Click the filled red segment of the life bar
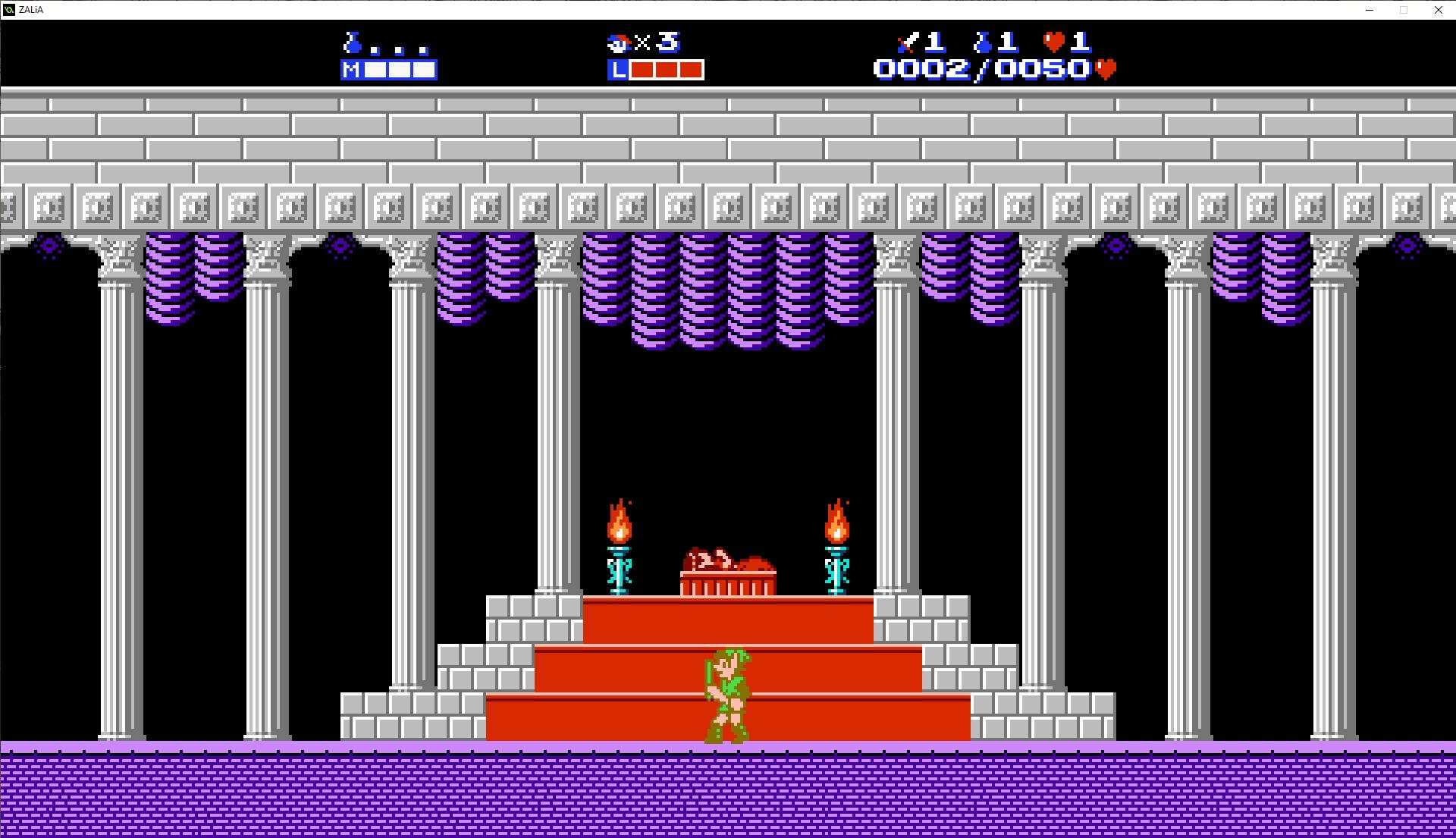1456x838 pixels. [x=667, y=70]
